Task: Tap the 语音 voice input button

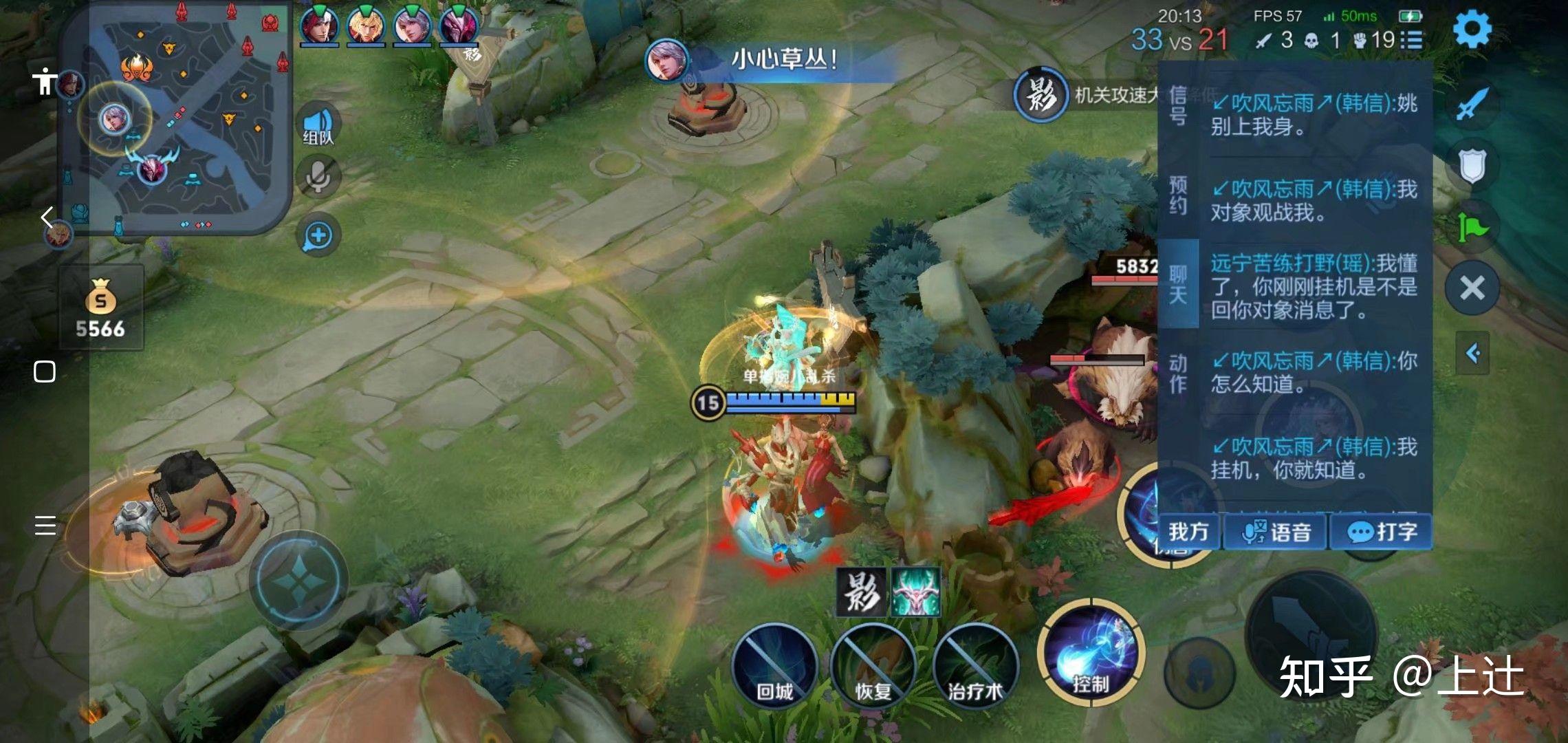Action: click(1276, 532)
